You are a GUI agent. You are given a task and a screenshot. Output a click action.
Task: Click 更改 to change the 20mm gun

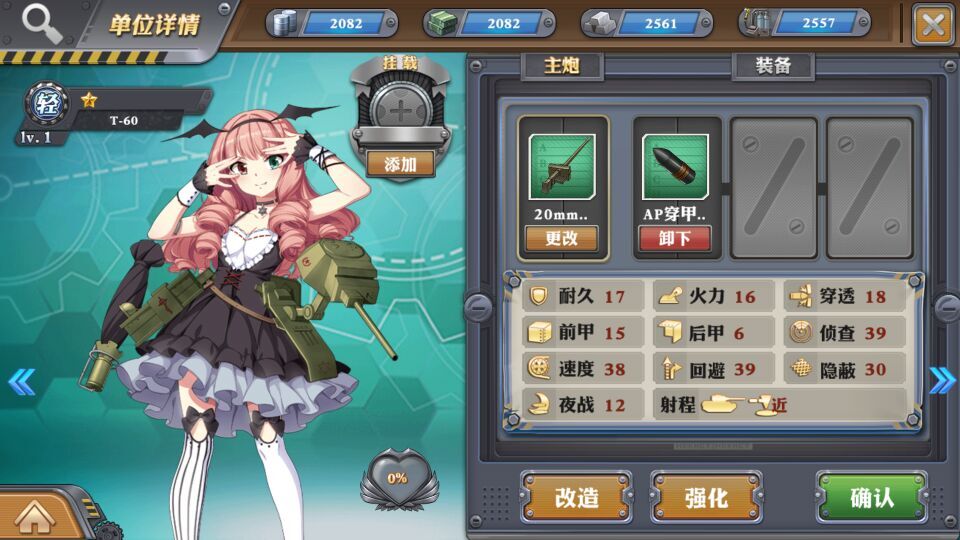(x=561, y=238)
